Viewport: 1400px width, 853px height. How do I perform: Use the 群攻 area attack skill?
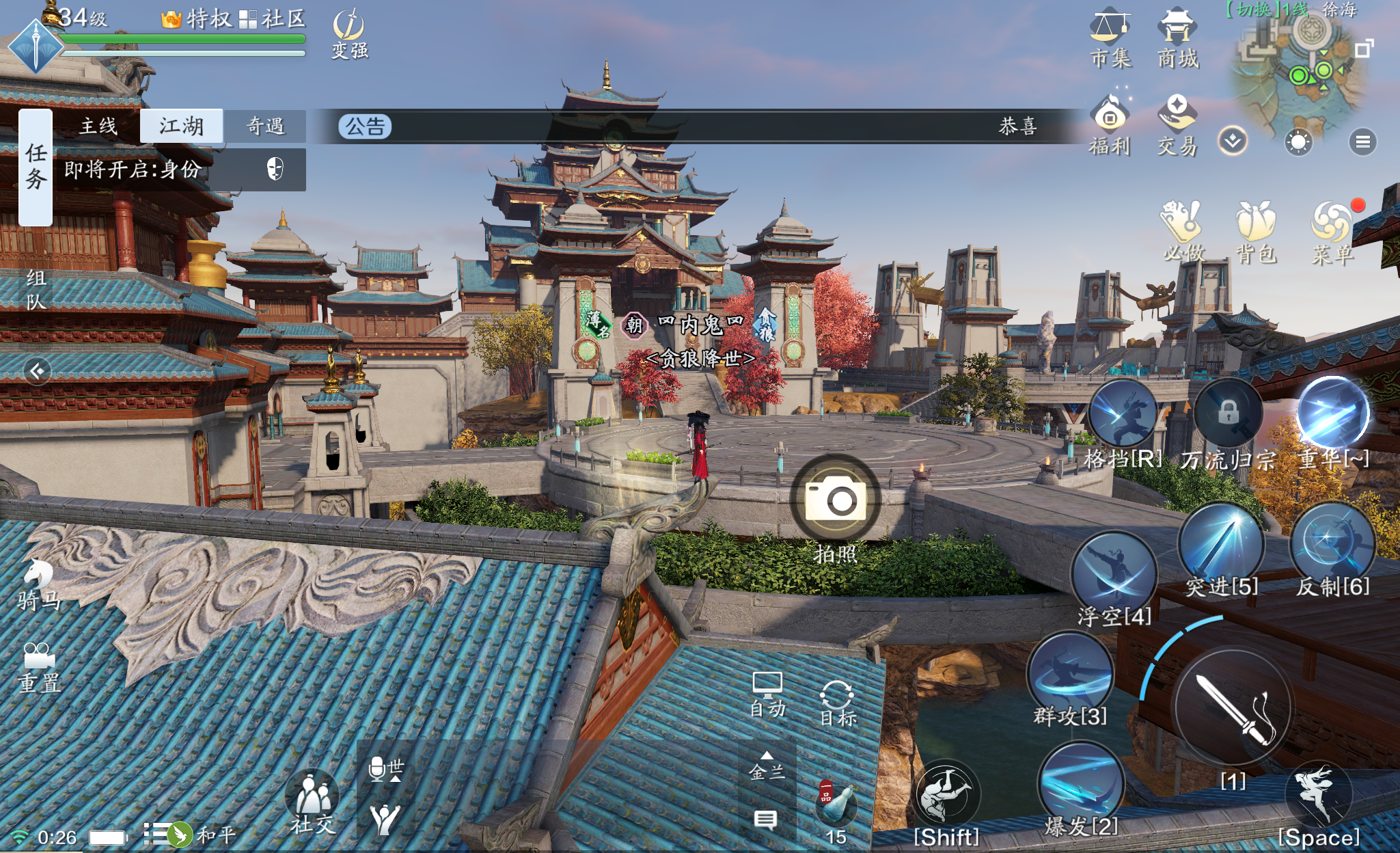point(1070,673)
